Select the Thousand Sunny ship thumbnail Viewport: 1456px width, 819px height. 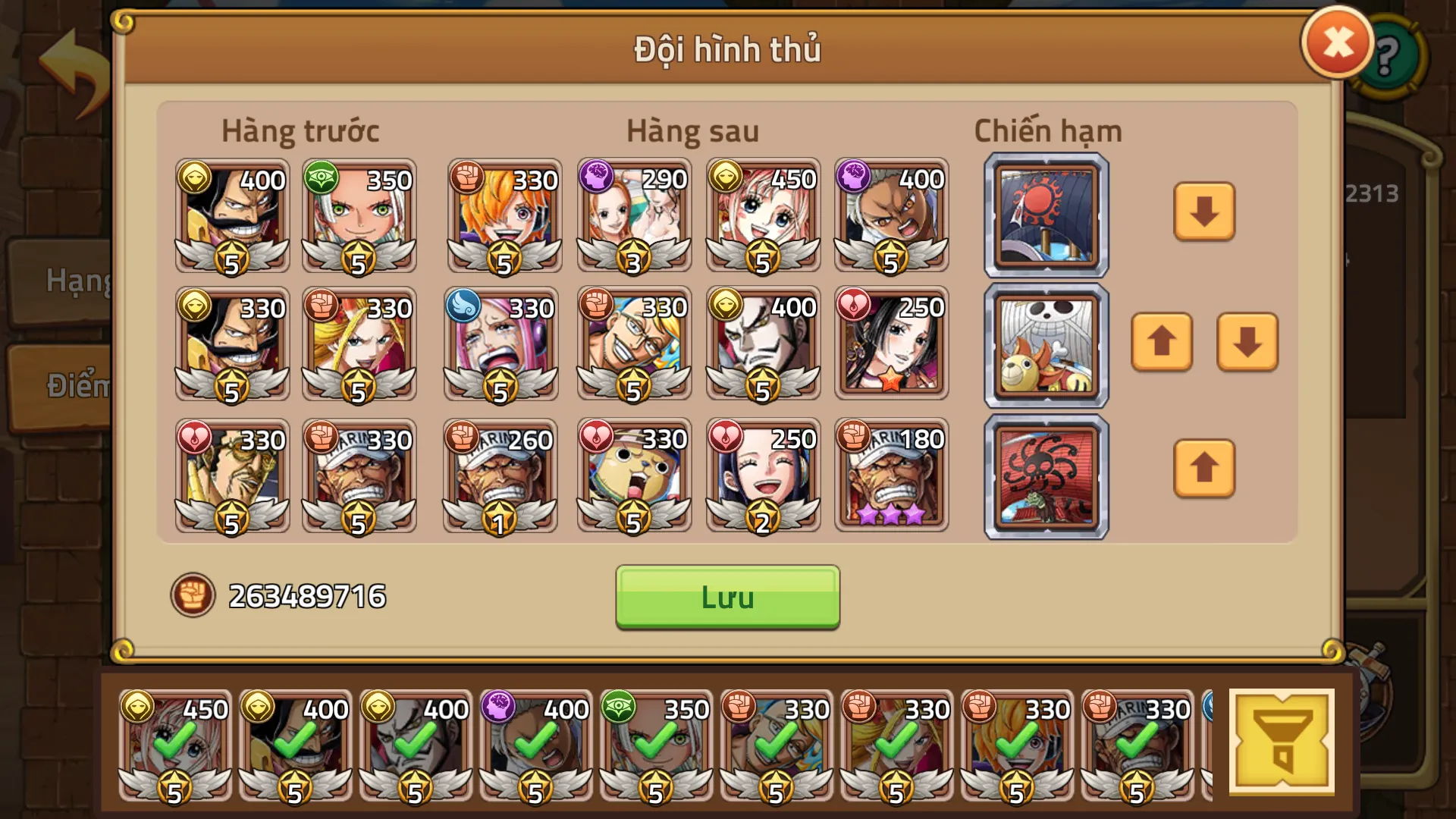[1045, 346]
